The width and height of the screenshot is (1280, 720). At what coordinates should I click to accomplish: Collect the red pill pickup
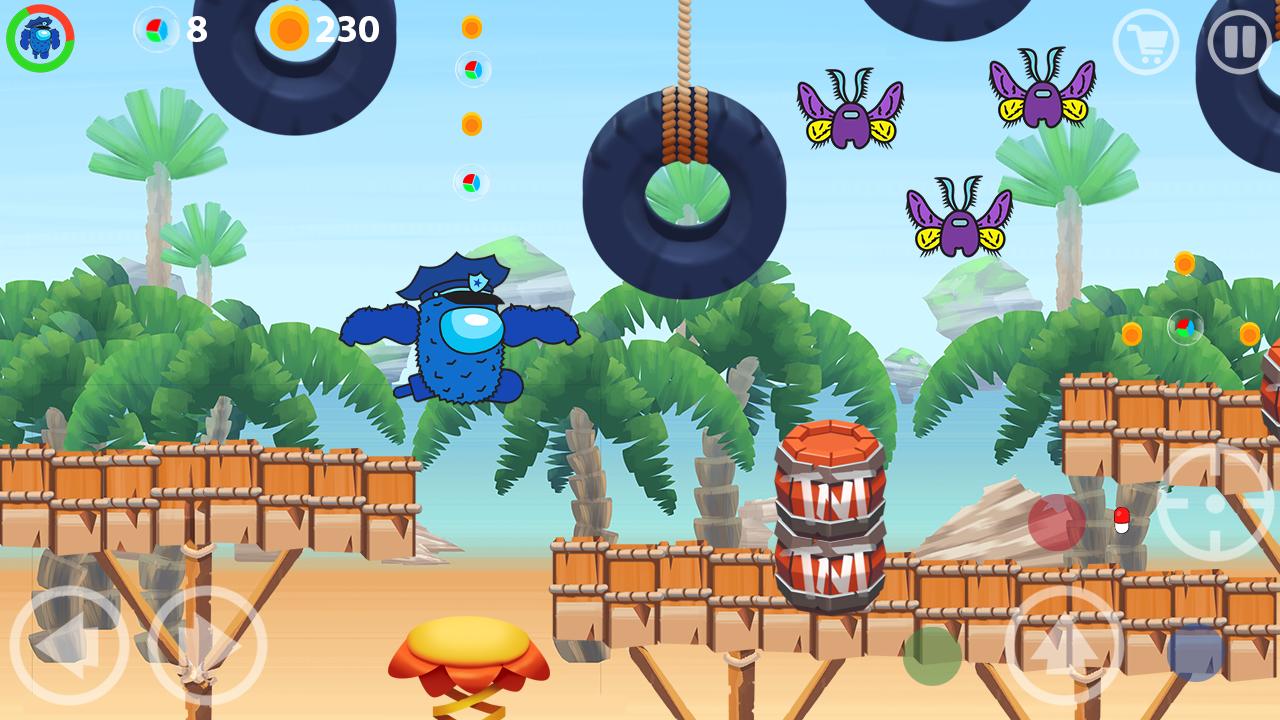(1122, 521)
